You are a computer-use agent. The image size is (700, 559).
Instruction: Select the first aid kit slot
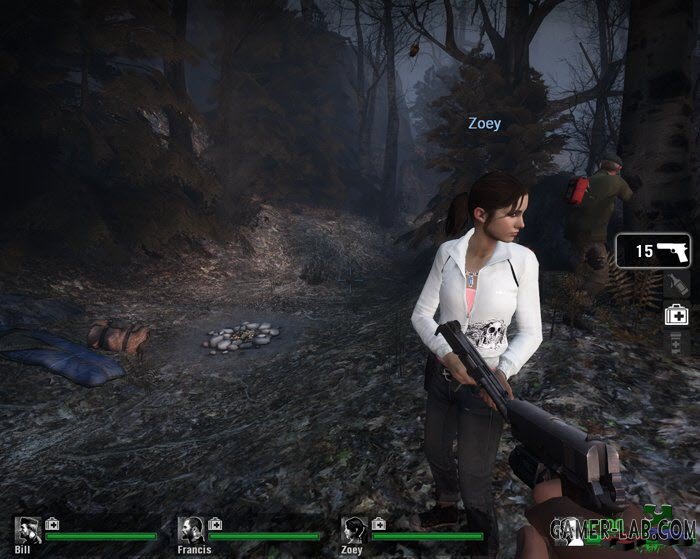[x=676, y=315]
